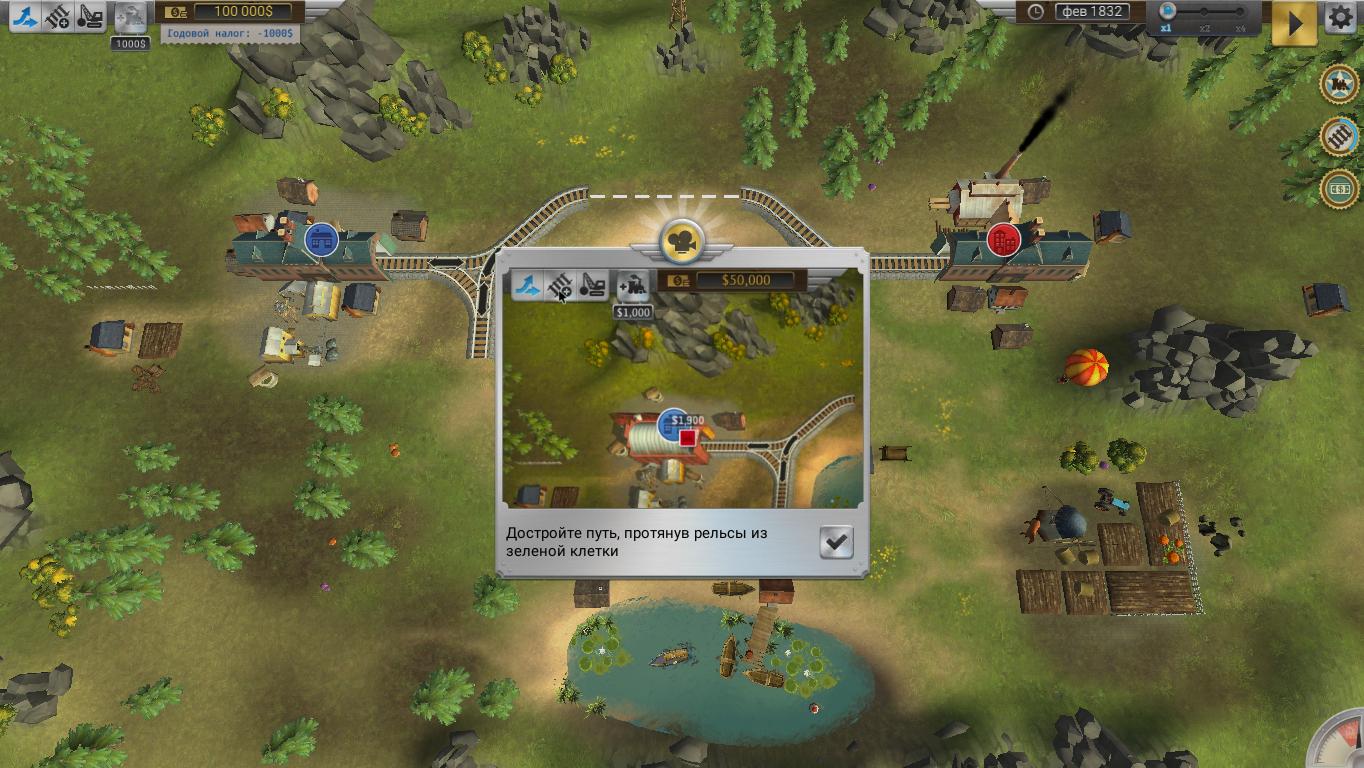Open the dollar bill medal objective
This screenshot has width=1364, height=768.
click(1339, 188)
